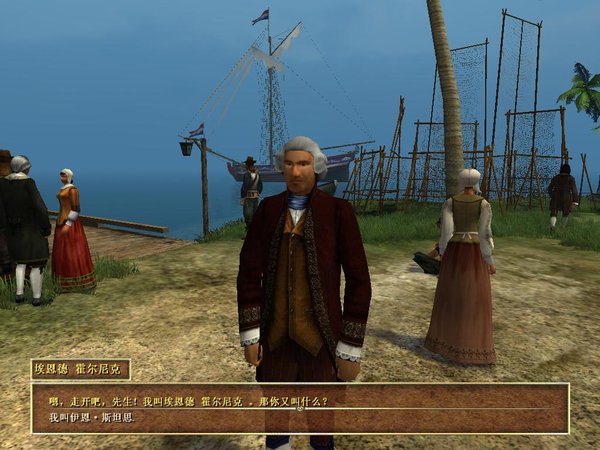
Task: Choose the reply "我叫伊恩·斯坦恩"
Action: coord(91,416)
